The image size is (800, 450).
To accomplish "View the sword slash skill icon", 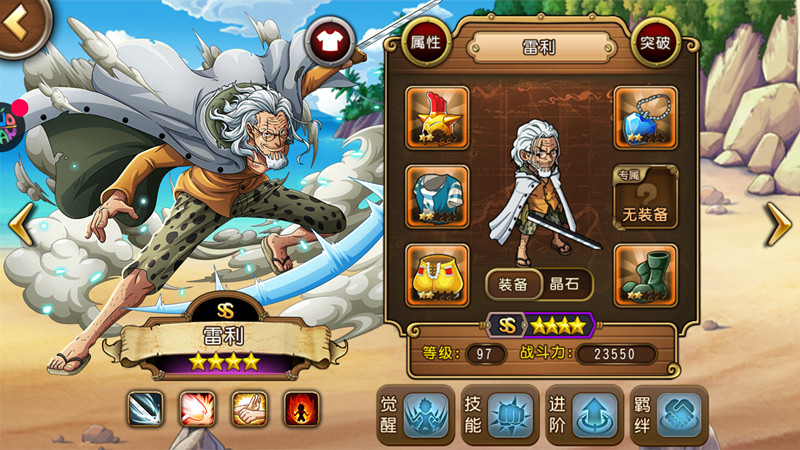I will [x=145, y=408].
